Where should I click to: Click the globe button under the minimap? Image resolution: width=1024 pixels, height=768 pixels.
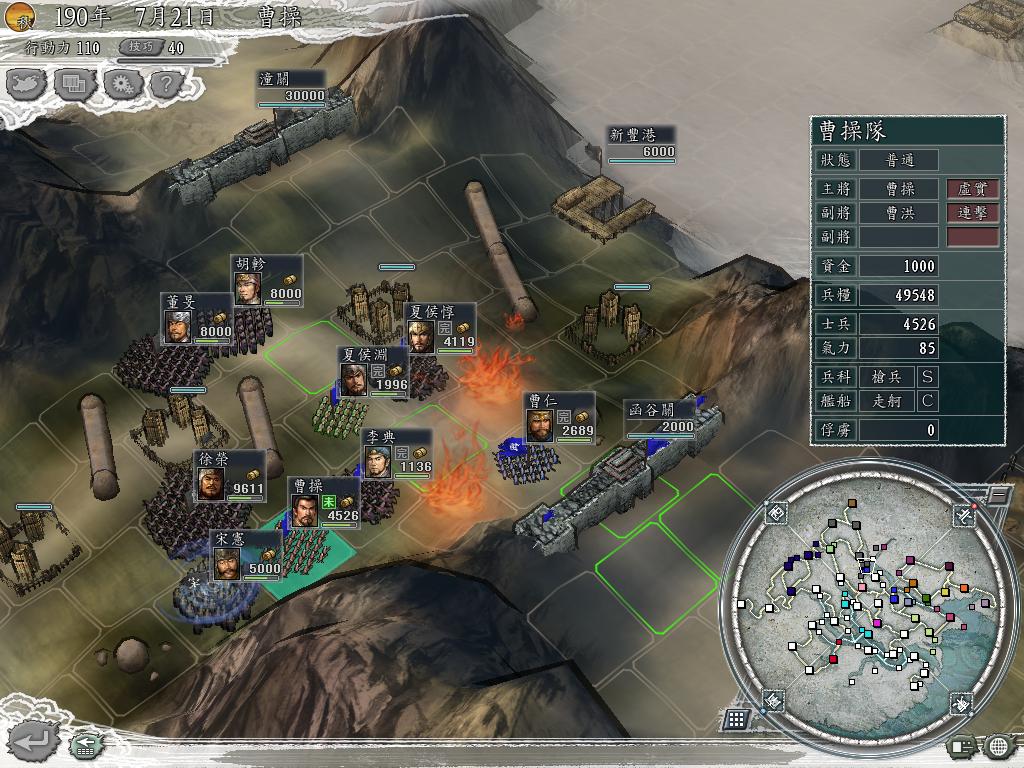coord(998,745)
